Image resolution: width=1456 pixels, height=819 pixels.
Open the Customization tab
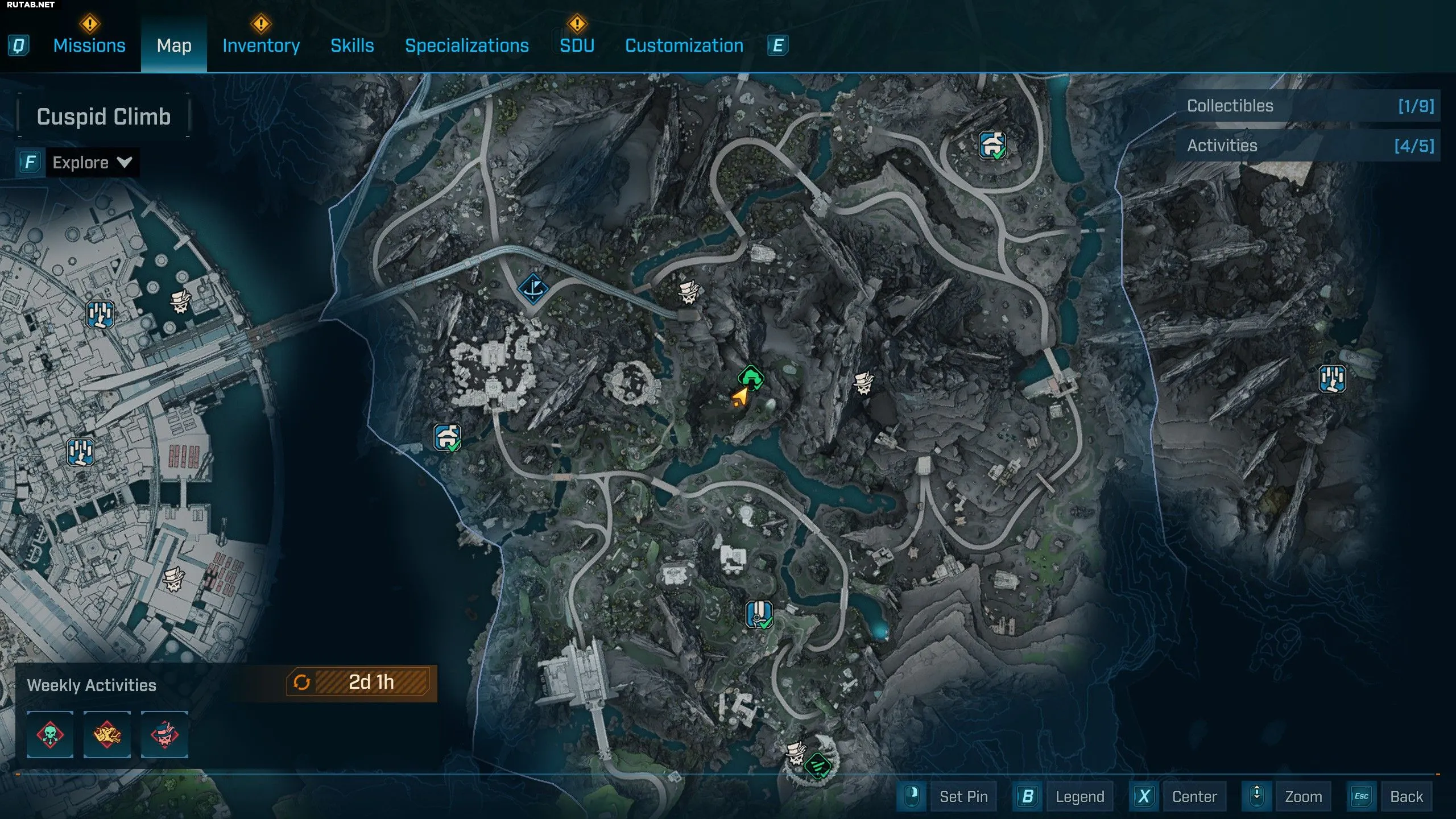684,45
